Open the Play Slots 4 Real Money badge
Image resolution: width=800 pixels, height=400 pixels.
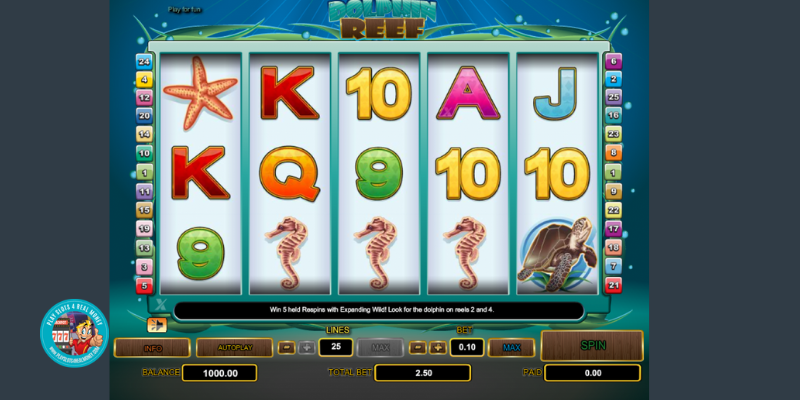(x=74, y=333)
